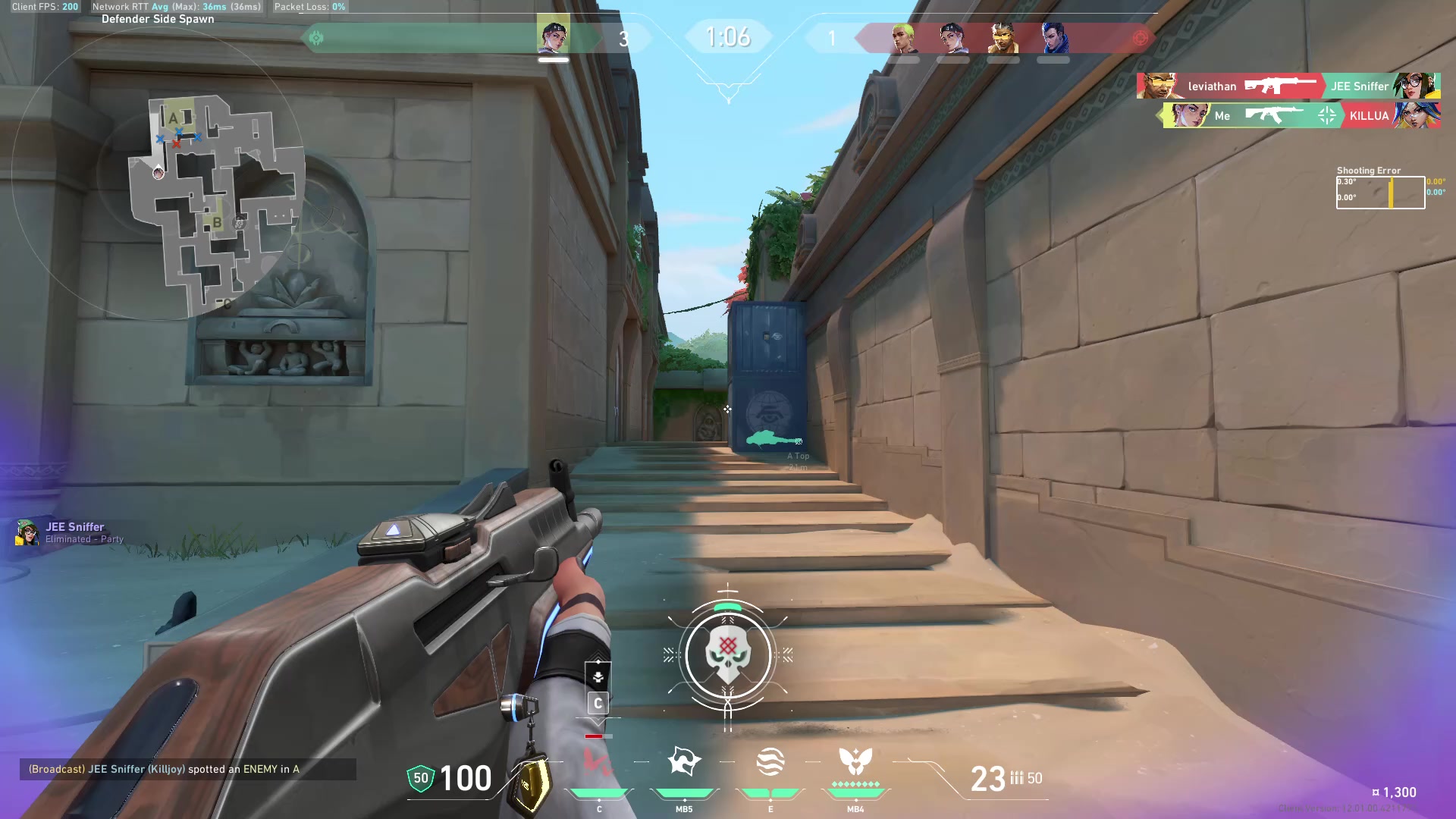Click the shield icon beside the health value
1456x819 pixels.
coord(419,777)
